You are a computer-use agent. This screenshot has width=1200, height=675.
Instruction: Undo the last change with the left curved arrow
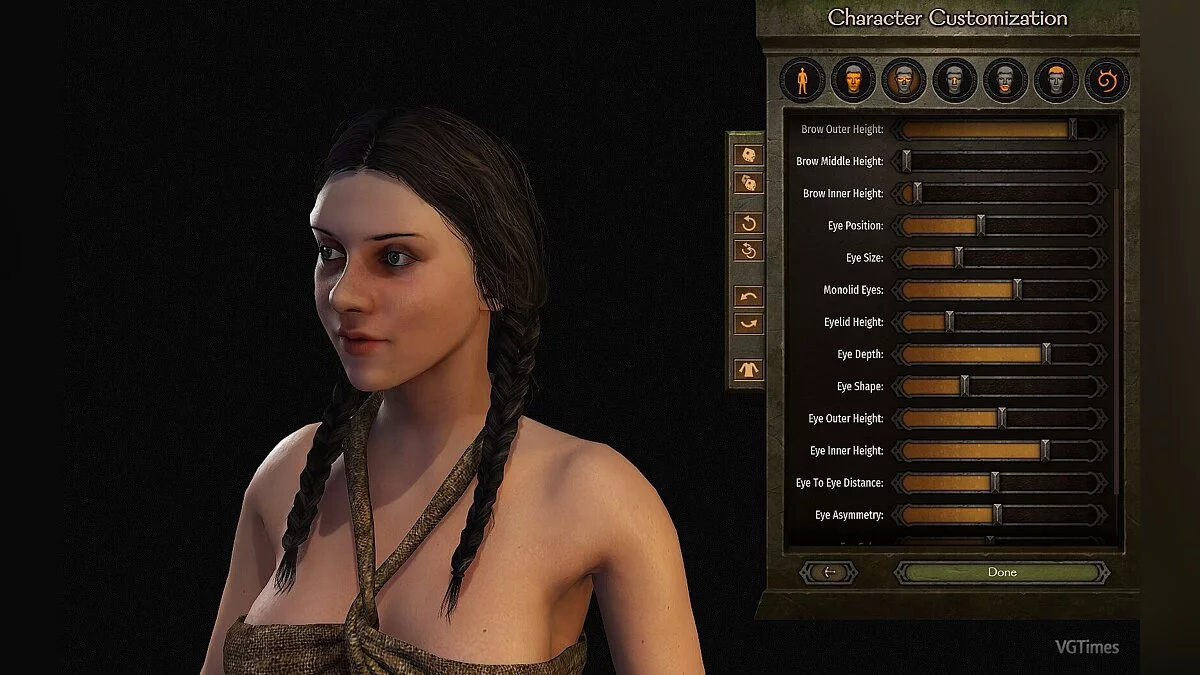[749, 296]
